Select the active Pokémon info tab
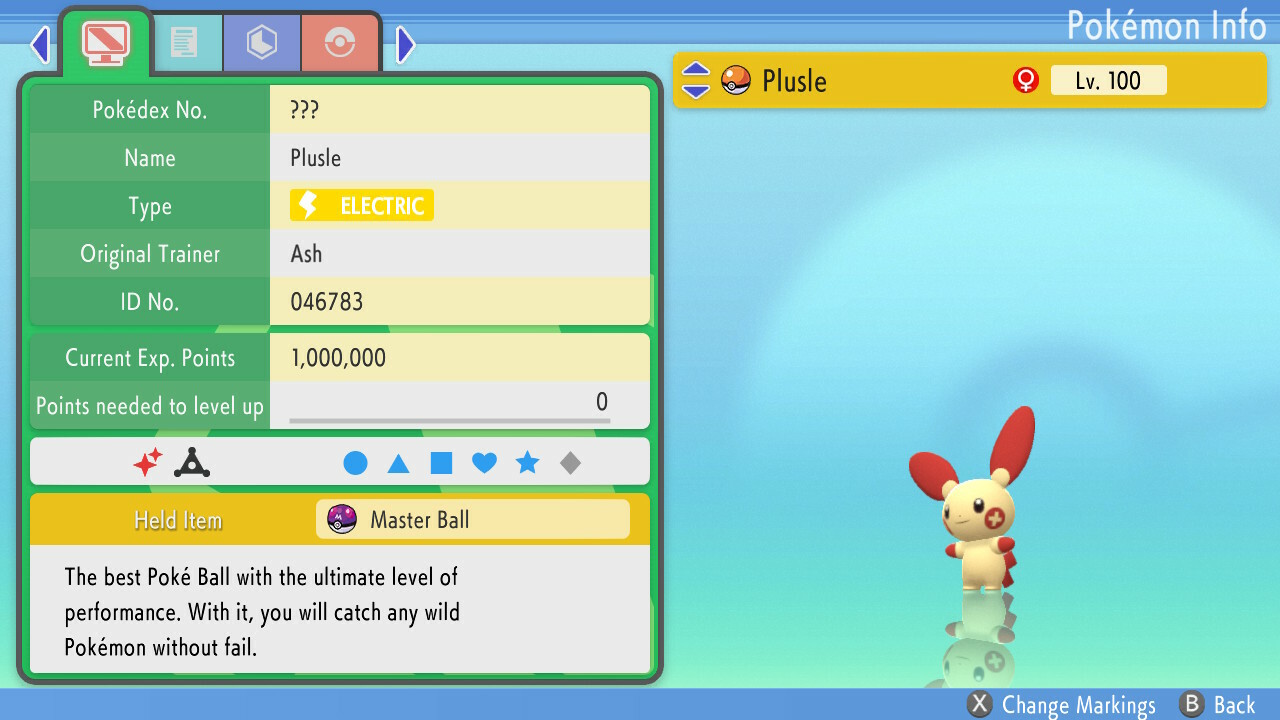Screen dimensions: 1280x720 click(x=105, y=42)
